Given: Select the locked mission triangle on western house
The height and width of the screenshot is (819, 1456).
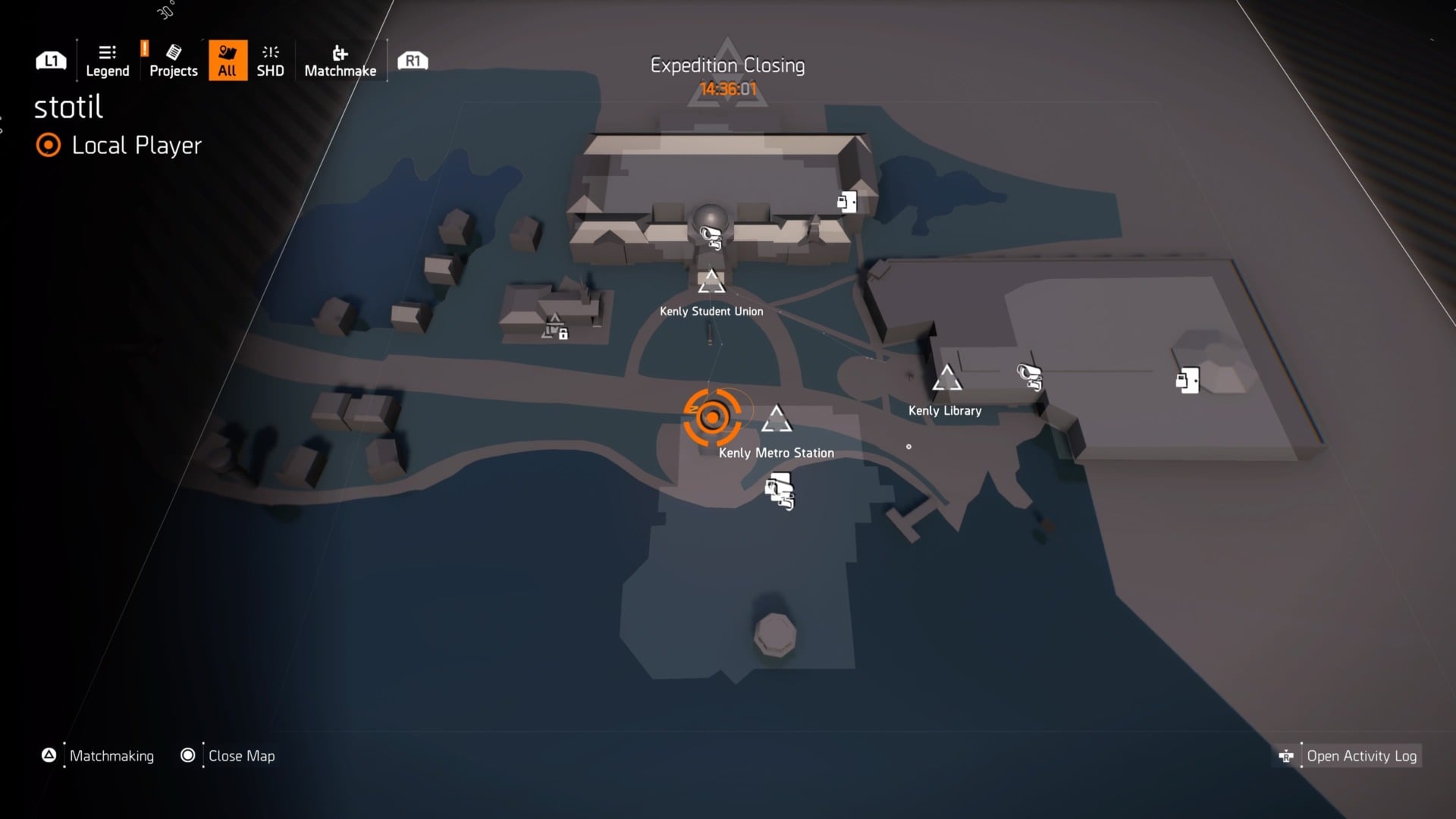Looking at the screenshot, I should 552,328.
